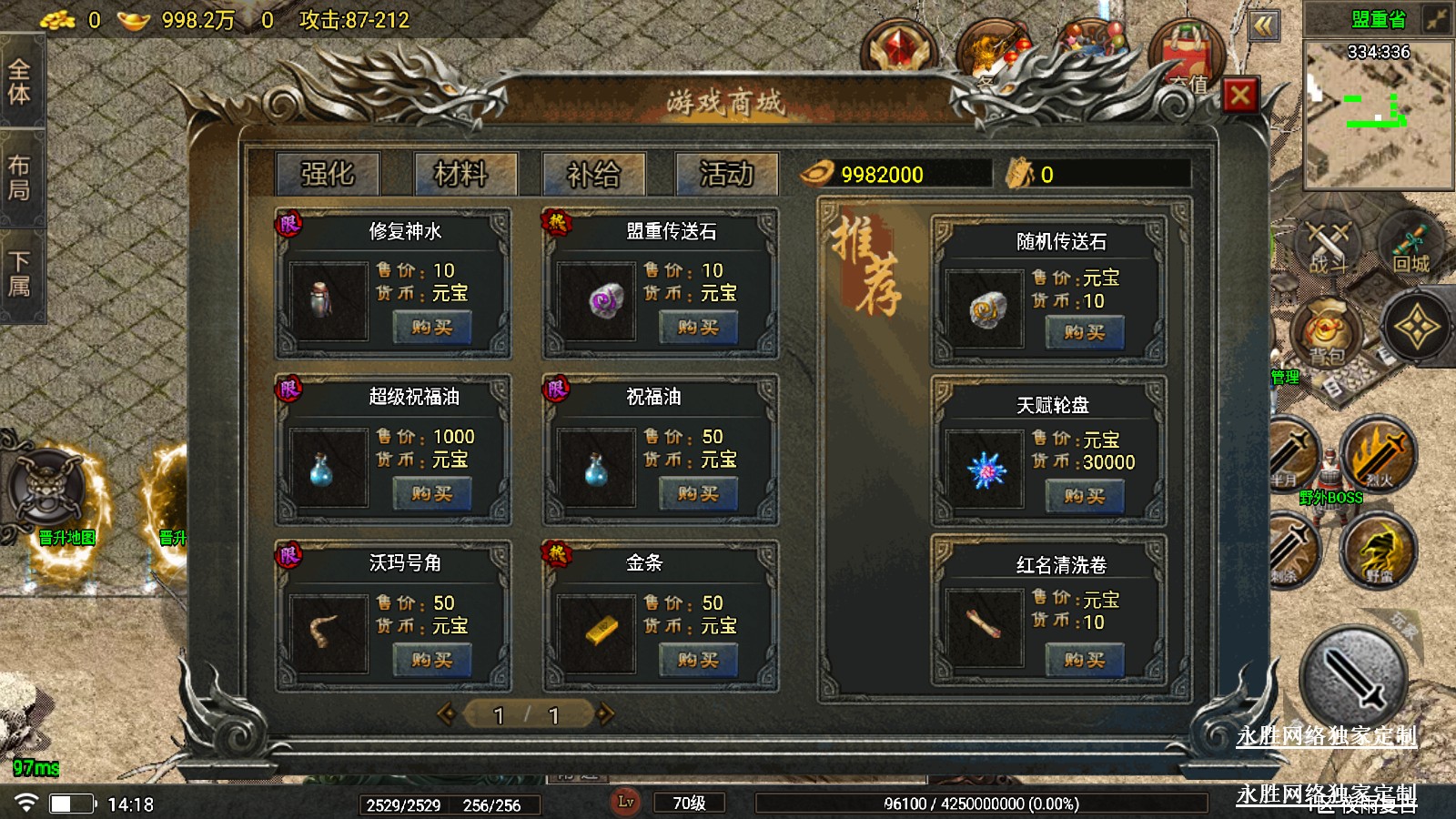Switch to the 强化 tab

tap(328, 173)
